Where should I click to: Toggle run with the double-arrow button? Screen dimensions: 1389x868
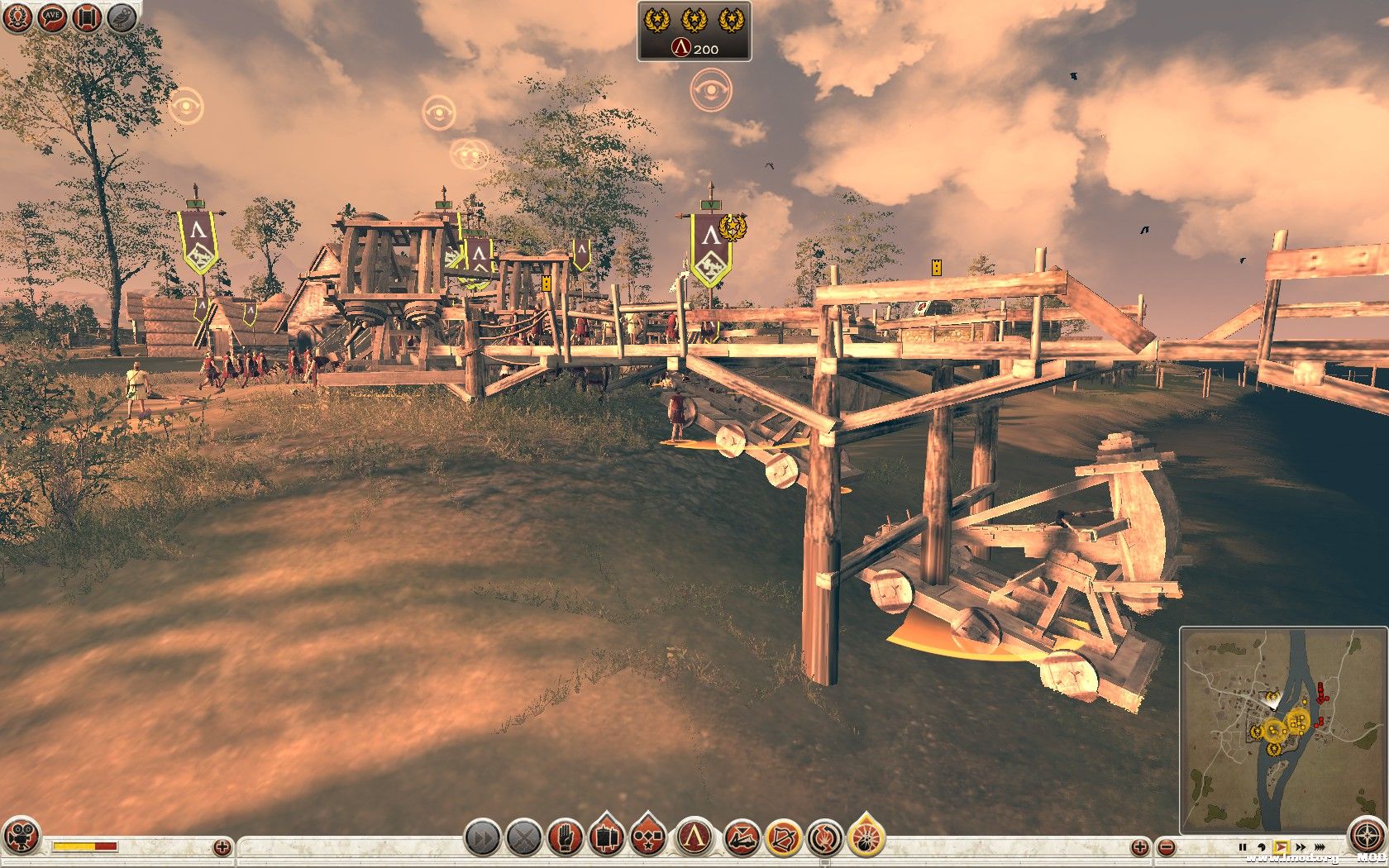[x=482, y=839]
